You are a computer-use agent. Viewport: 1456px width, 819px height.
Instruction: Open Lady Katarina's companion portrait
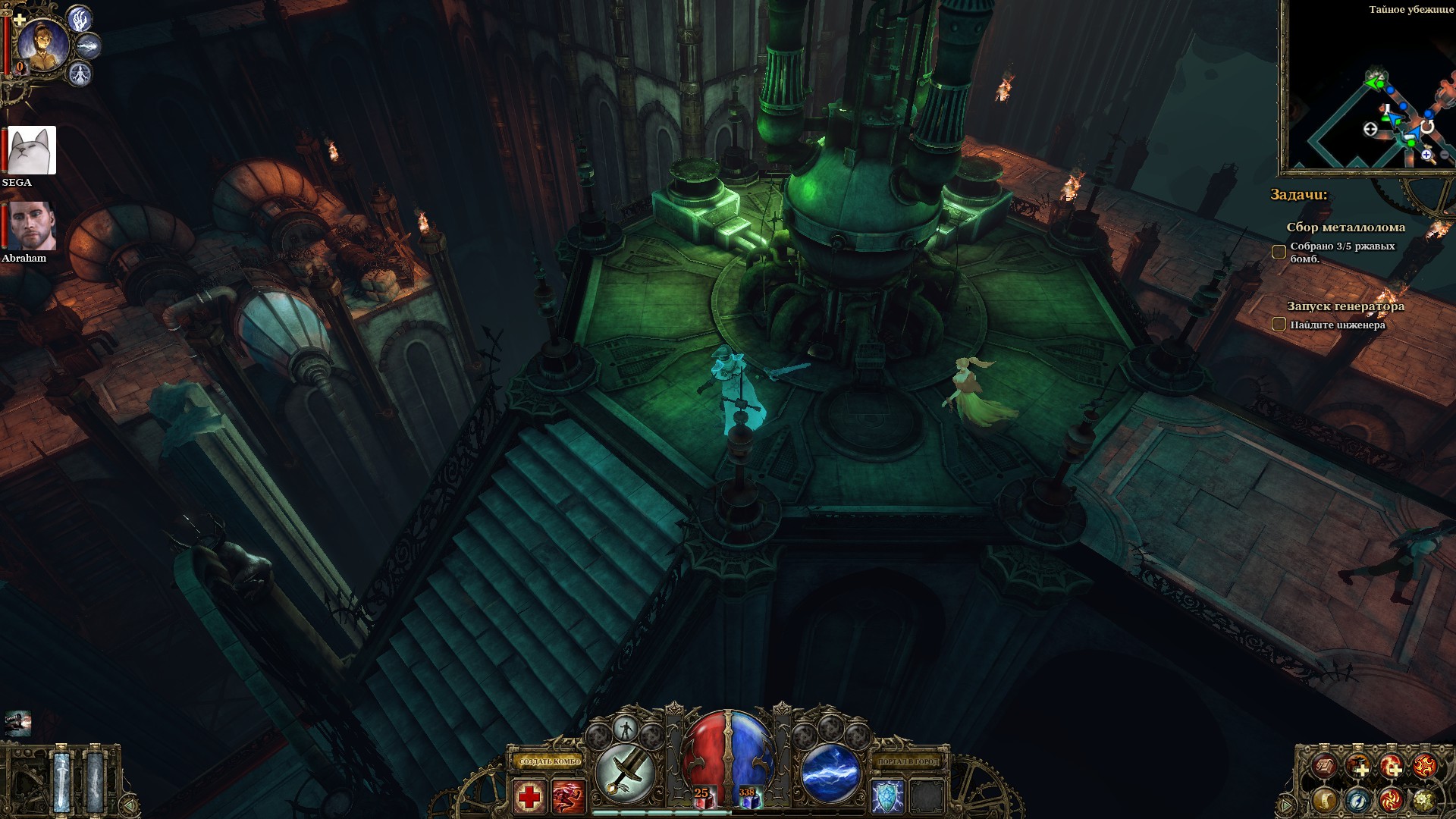coord(42,44)
